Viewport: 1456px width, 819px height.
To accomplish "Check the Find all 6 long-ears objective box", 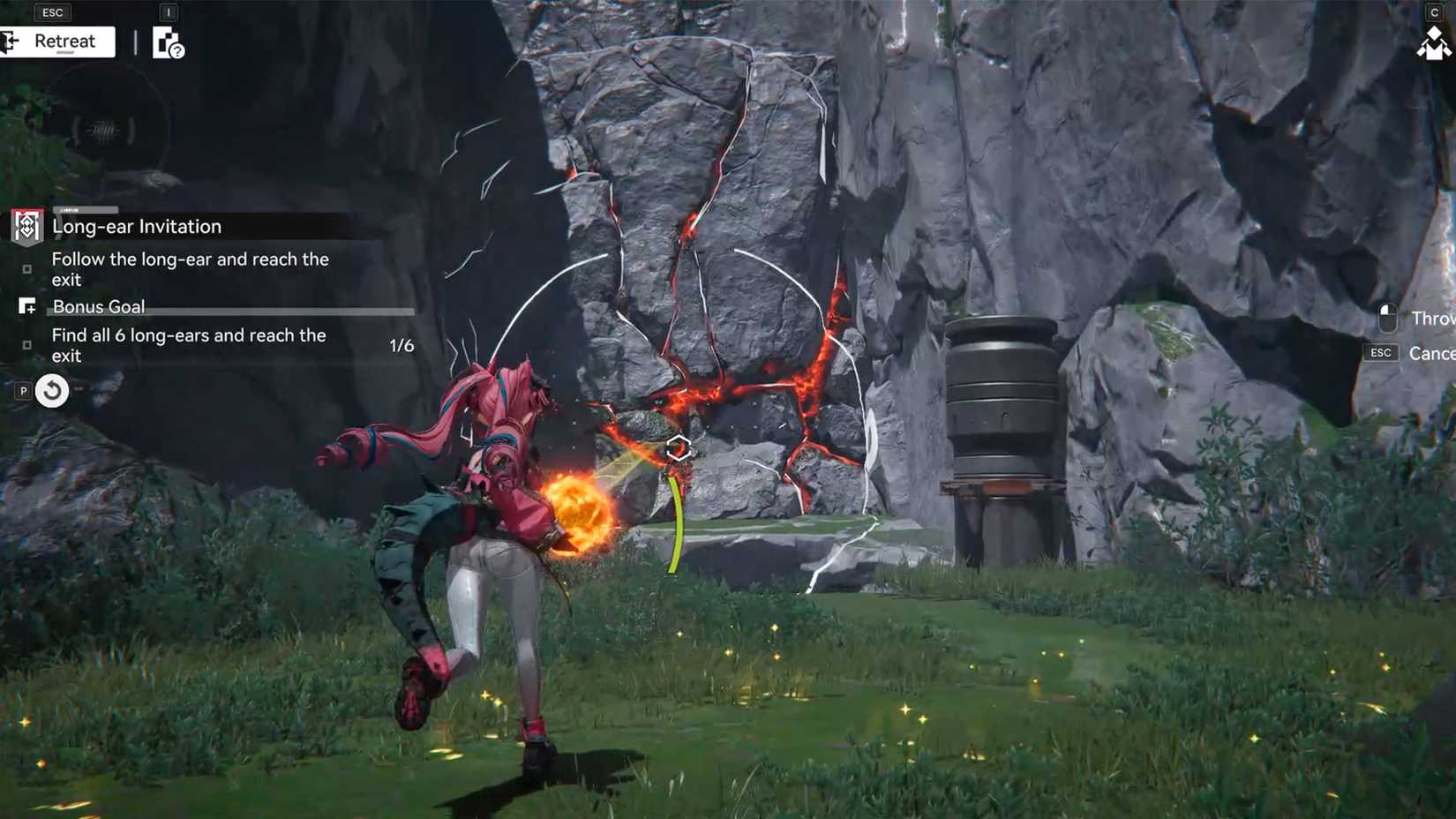I will point(26,345).
